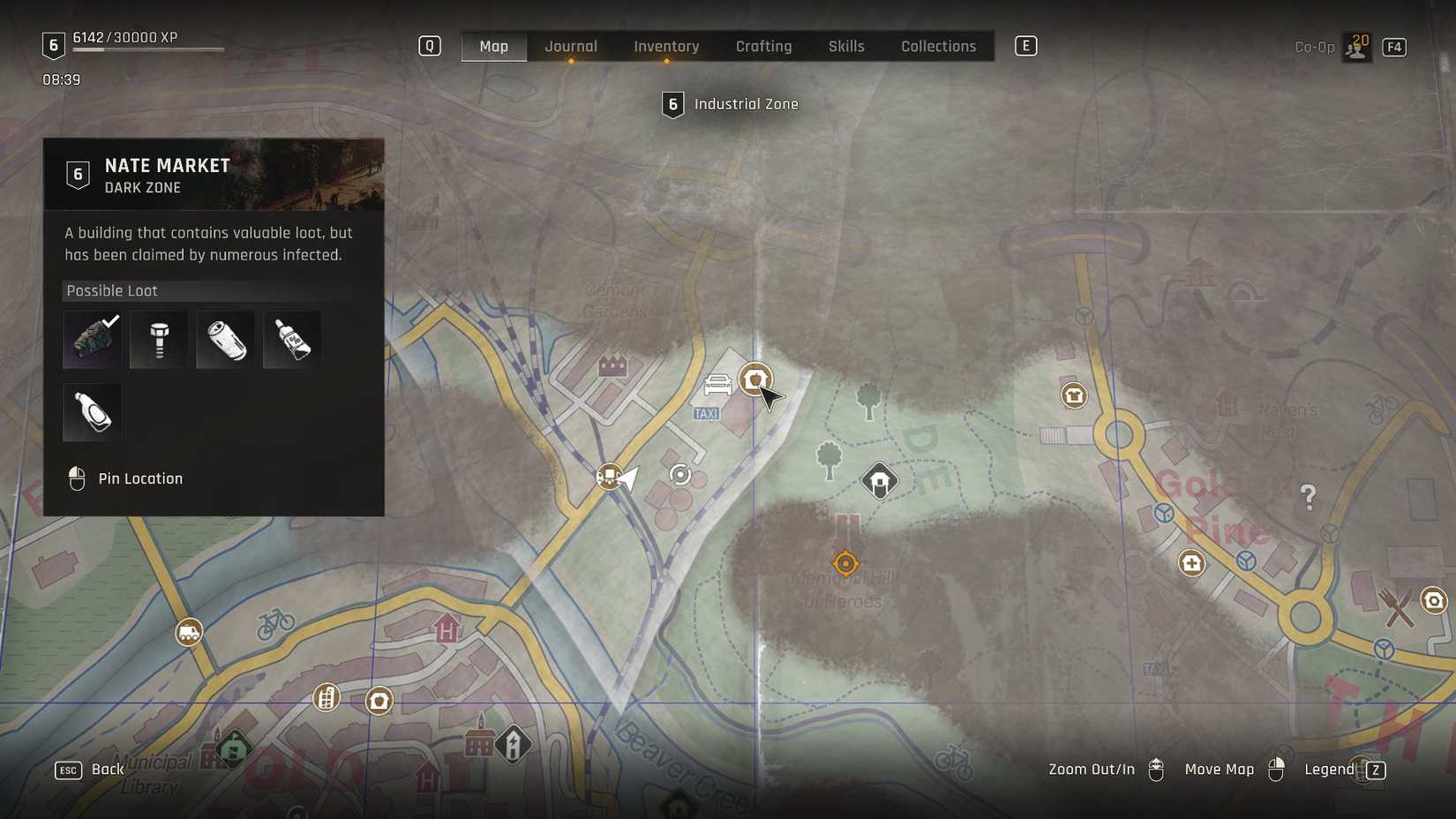
Task: Click the orange objective marker at Memorial Hill
Action: (x=844, y=564)
